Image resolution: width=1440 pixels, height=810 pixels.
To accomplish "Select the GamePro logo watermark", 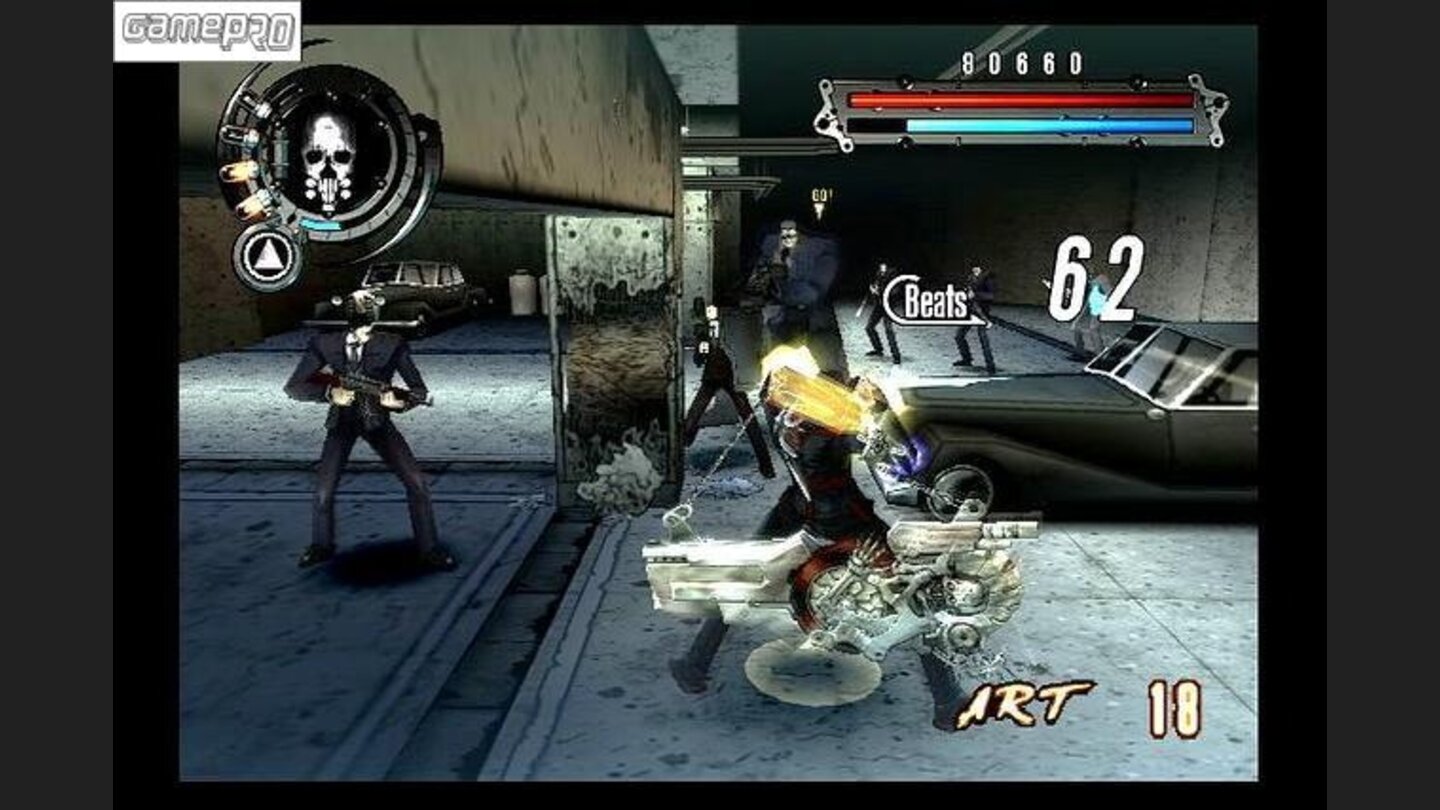I will point(207,28).
